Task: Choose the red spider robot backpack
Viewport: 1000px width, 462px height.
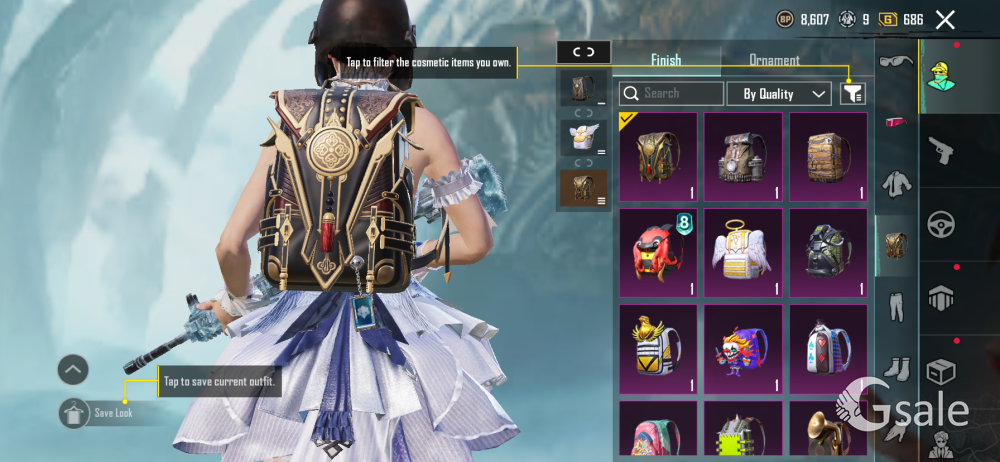Action: tap(658, 252)
